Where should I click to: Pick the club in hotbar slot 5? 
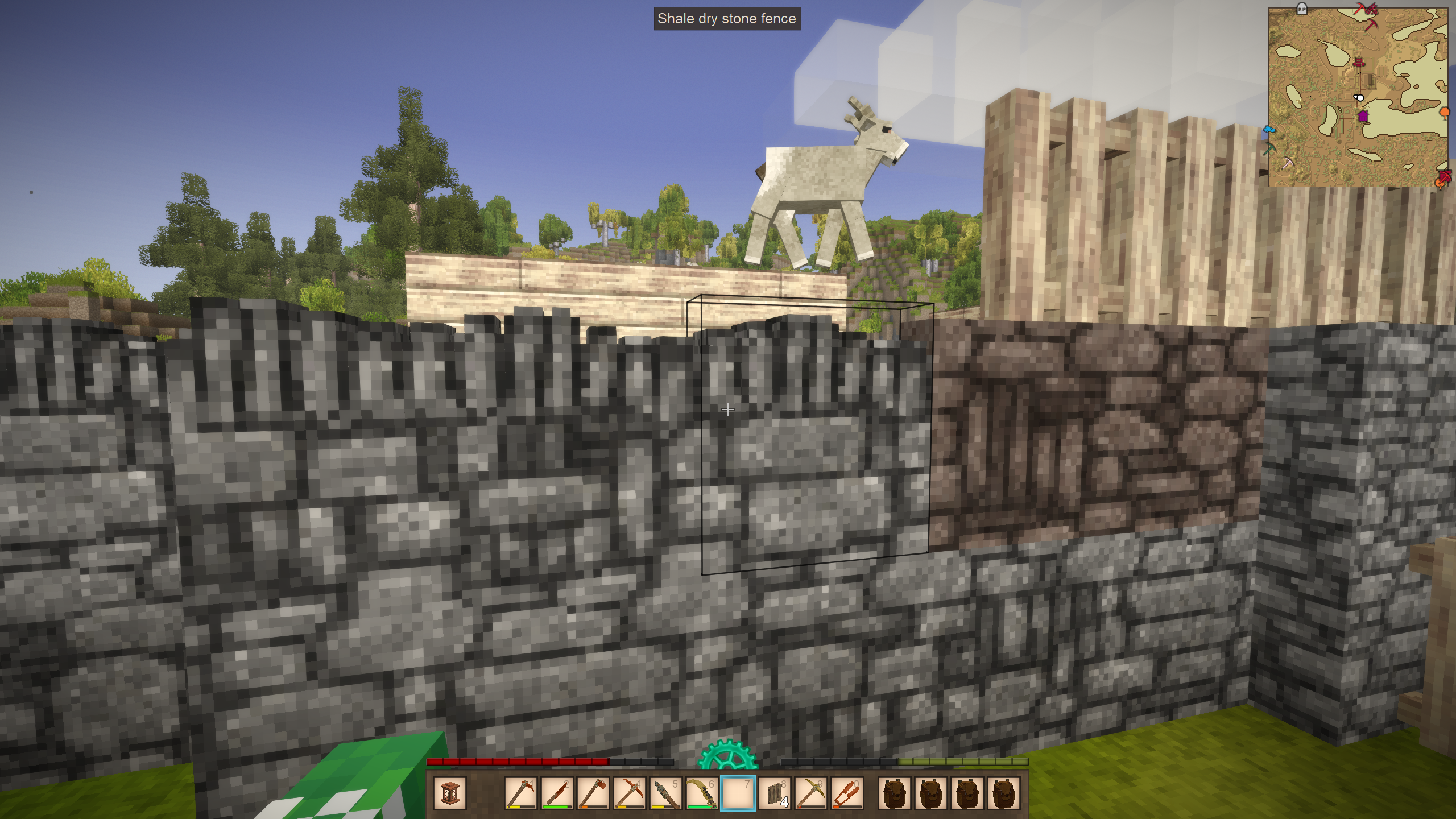coord(665,793)
